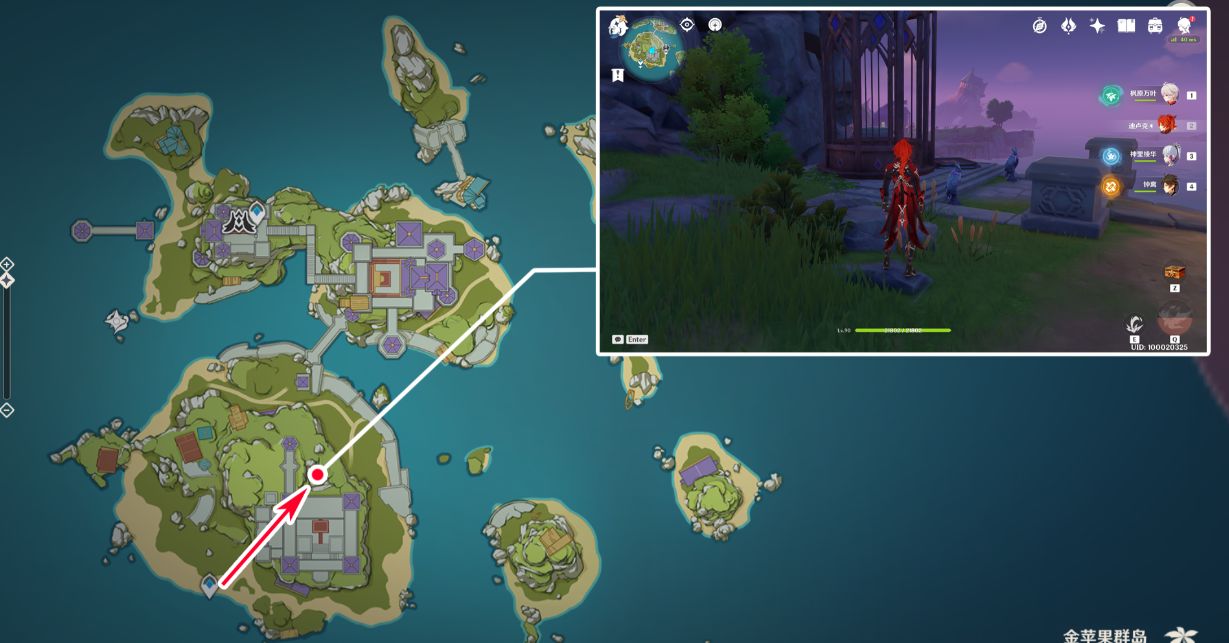Viewport: 1229px width, 643px height.
Task: Open the open-book handbook icon
Action: [x=1126, y=26]
